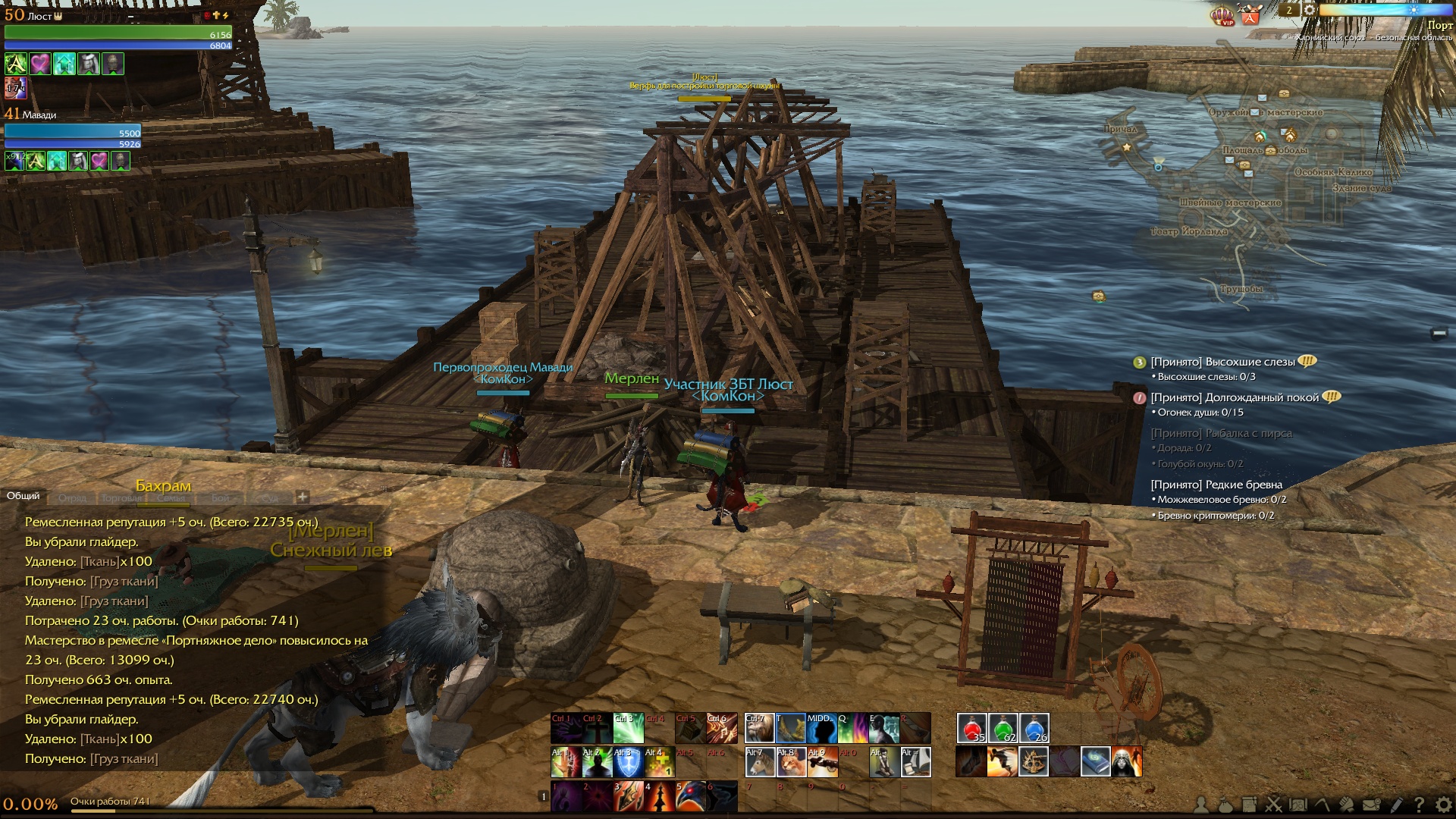This screenshot has height=819, width=1456.
Task: Activate the raven skill in slot 5
Action: [690, 797]
